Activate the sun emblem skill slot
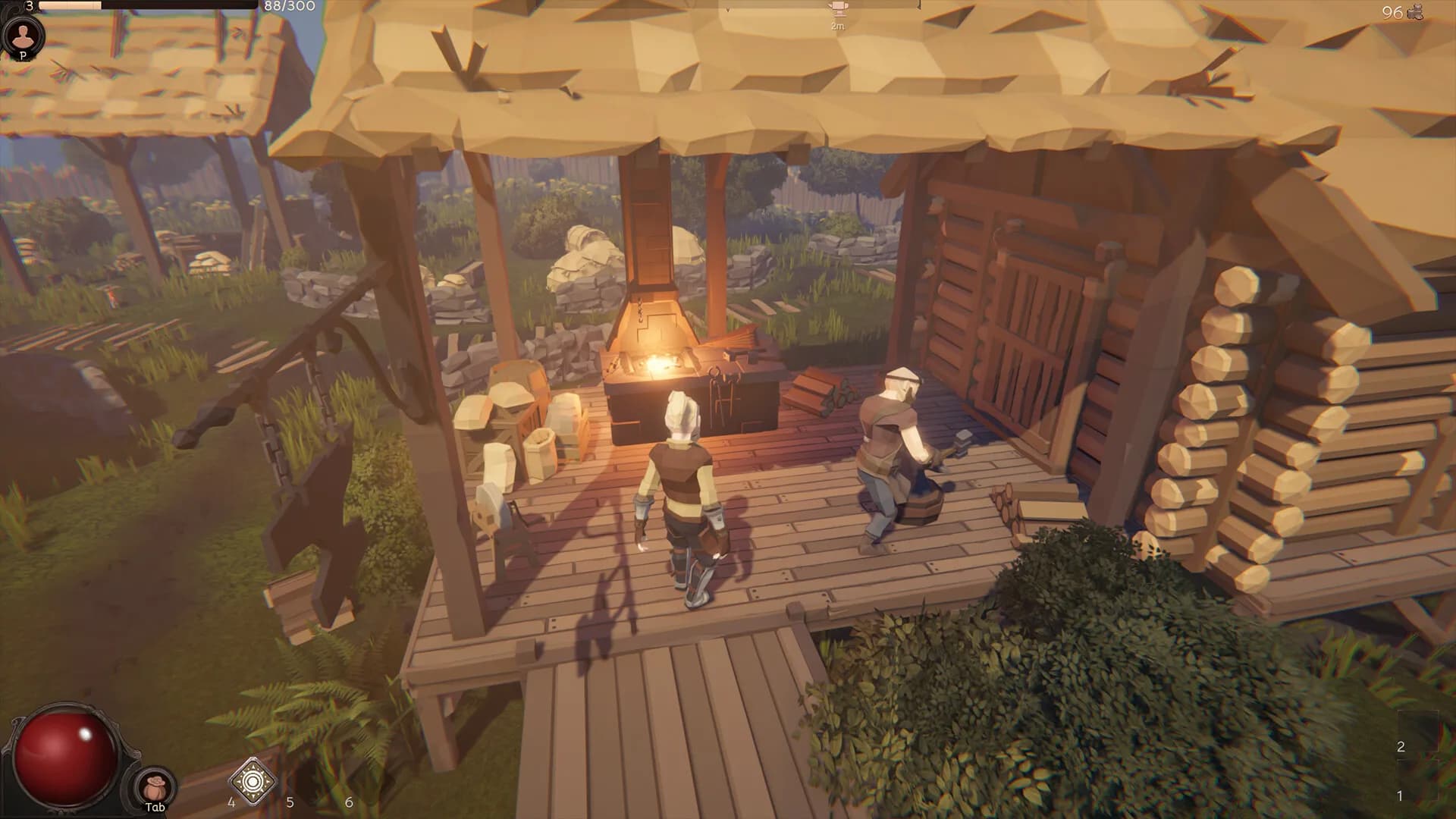 tap(253, 780)
